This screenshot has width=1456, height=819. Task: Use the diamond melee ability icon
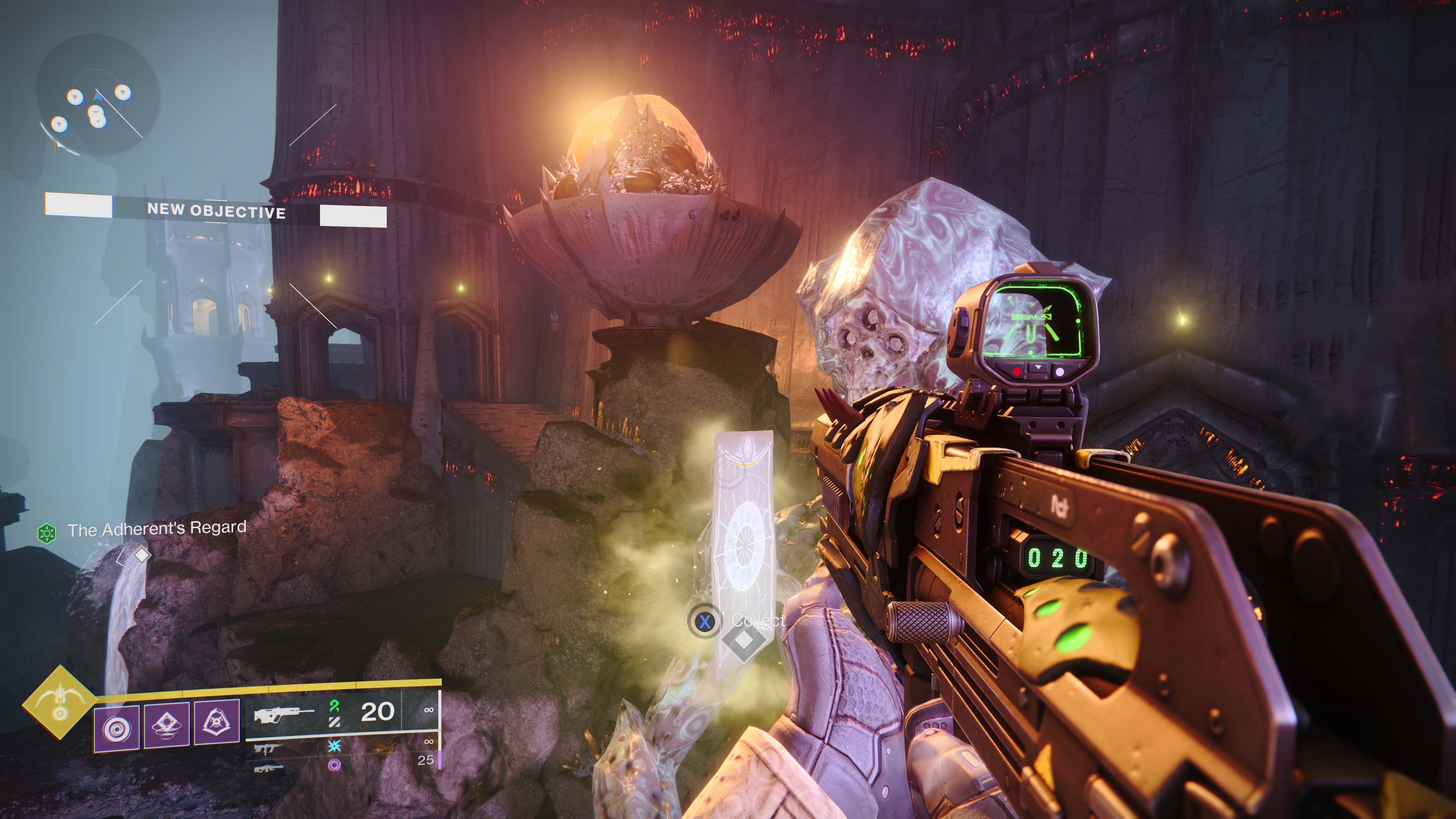pos(167,726)
